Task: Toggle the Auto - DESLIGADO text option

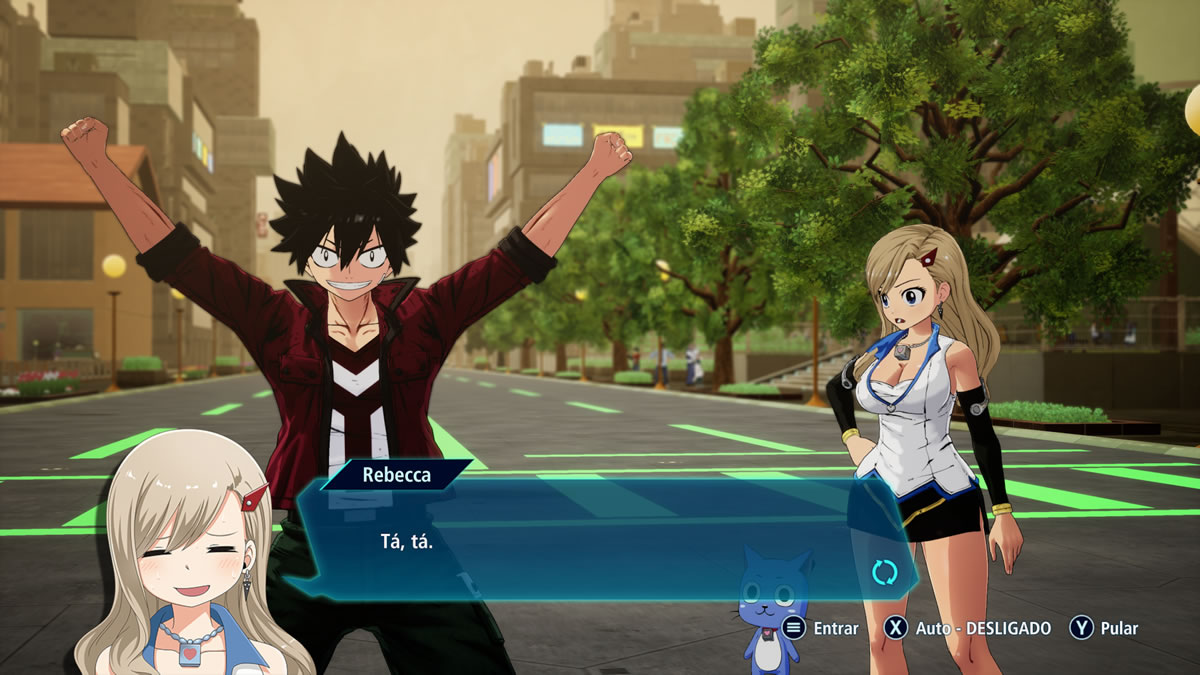Action: coord(984,628)
